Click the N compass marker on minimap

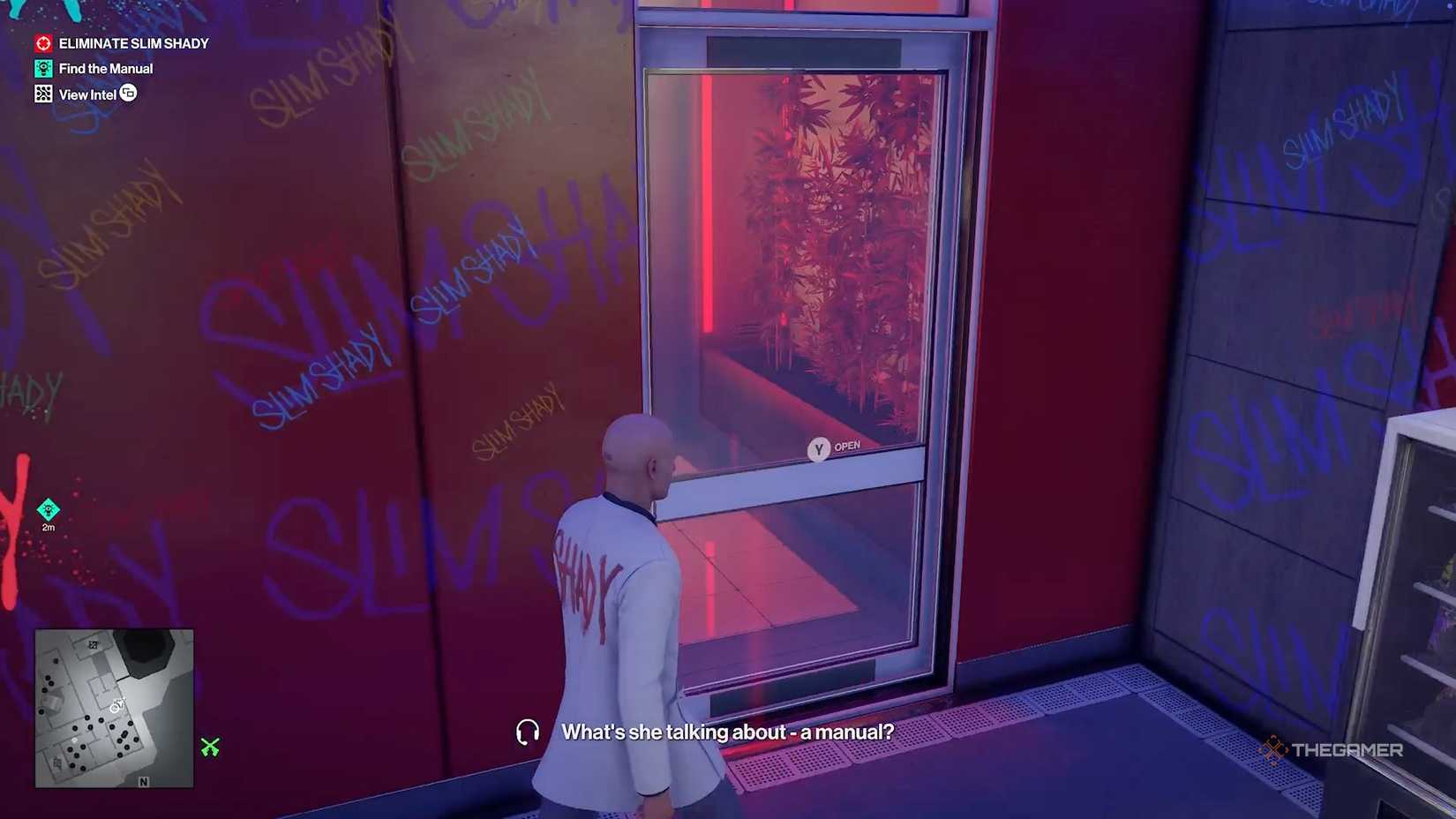click(144, 782)
